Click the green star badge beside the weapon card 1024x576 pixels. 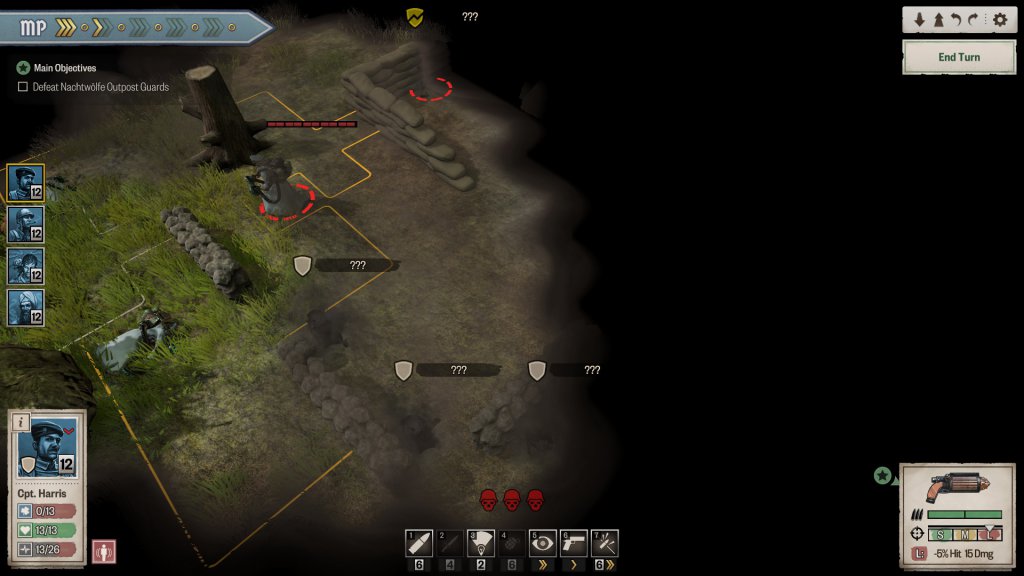tap(882, 476)
